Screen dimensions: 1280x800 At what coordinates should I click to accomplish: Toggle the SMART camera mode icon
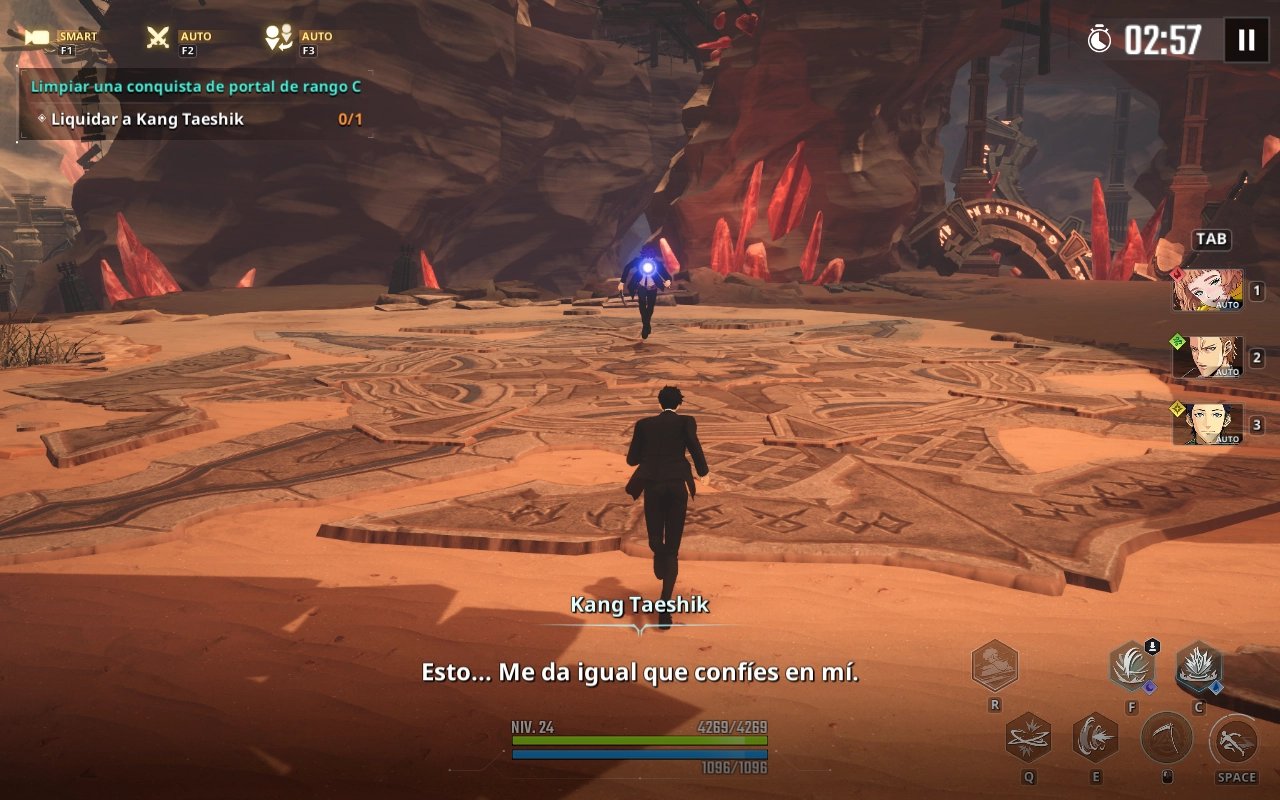39,38
